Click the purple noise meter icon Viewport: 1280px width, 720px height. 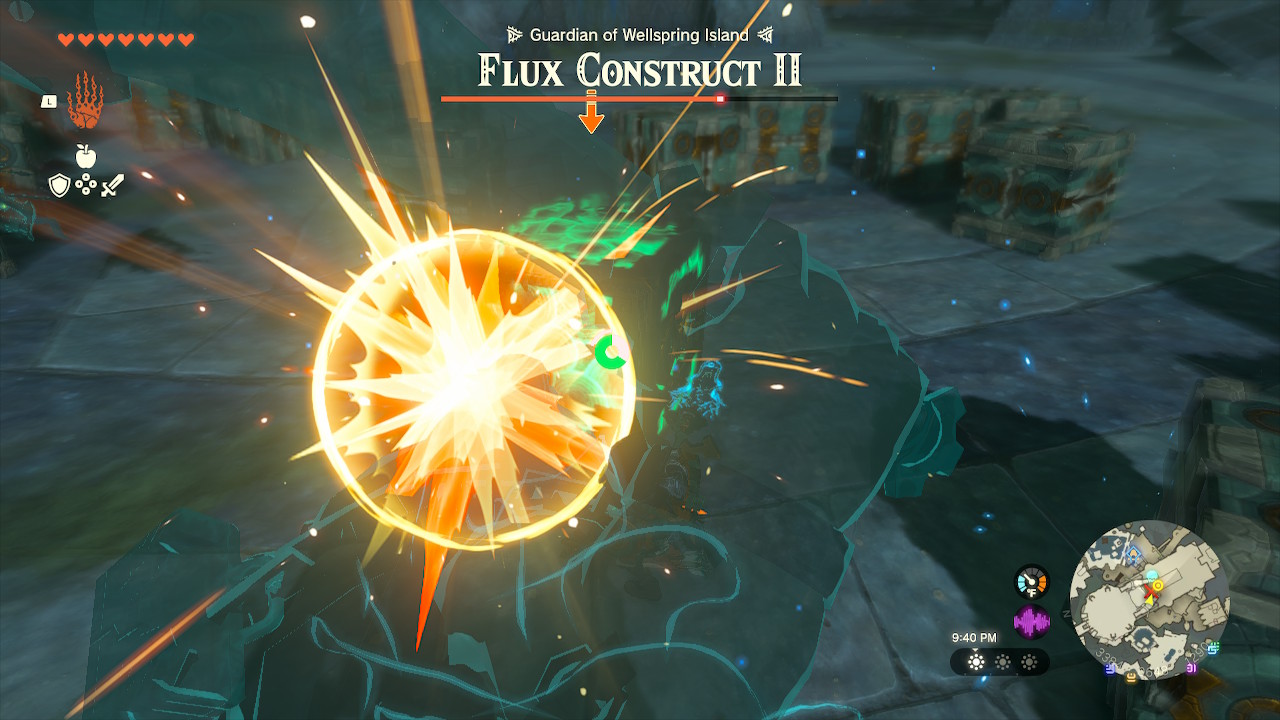coord(1029,622)
